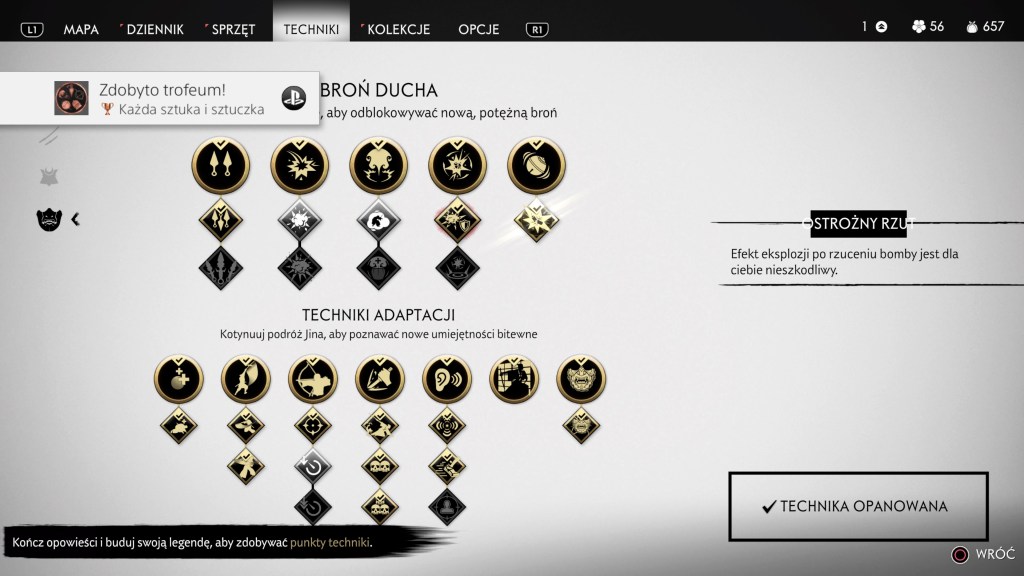The image size is (1024, 576).
Task: Switch to the OPCJE tab
Action: [479, 29]
